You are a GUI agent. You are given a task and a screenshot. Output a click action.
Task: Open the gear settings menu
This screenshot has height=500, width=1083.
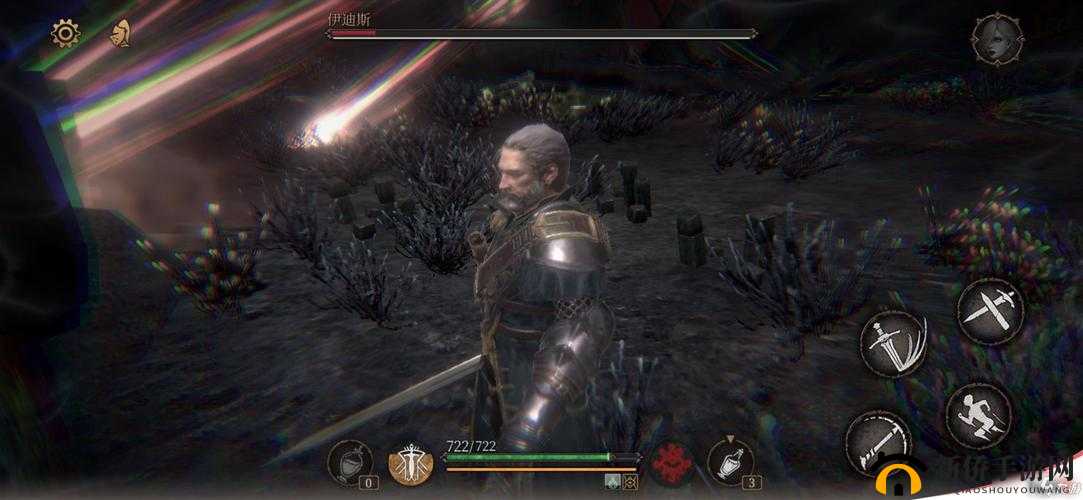tap(66, 34)
